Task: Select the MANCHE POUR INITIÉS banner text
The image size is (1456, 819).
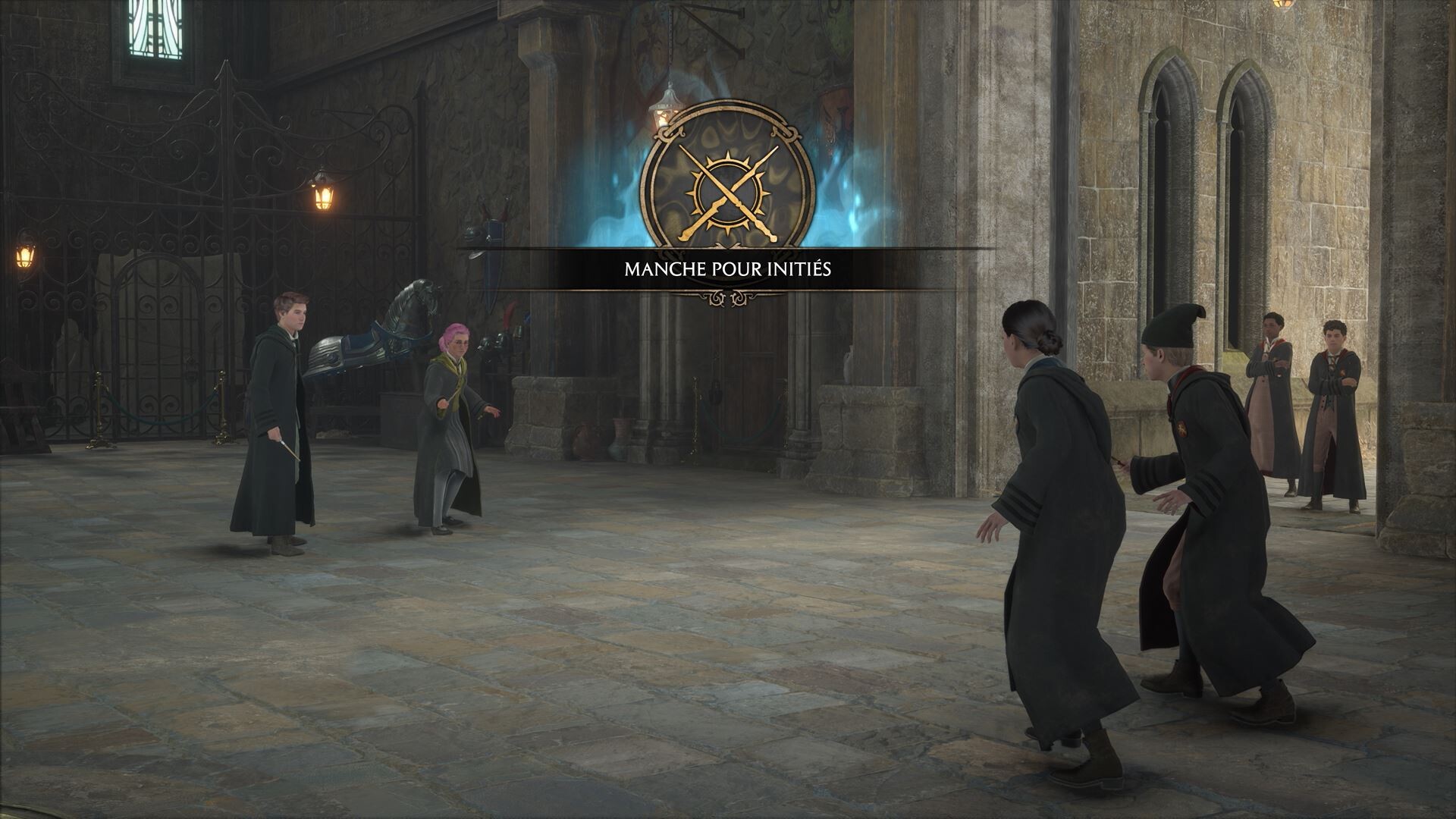Action: pos(726,268)
